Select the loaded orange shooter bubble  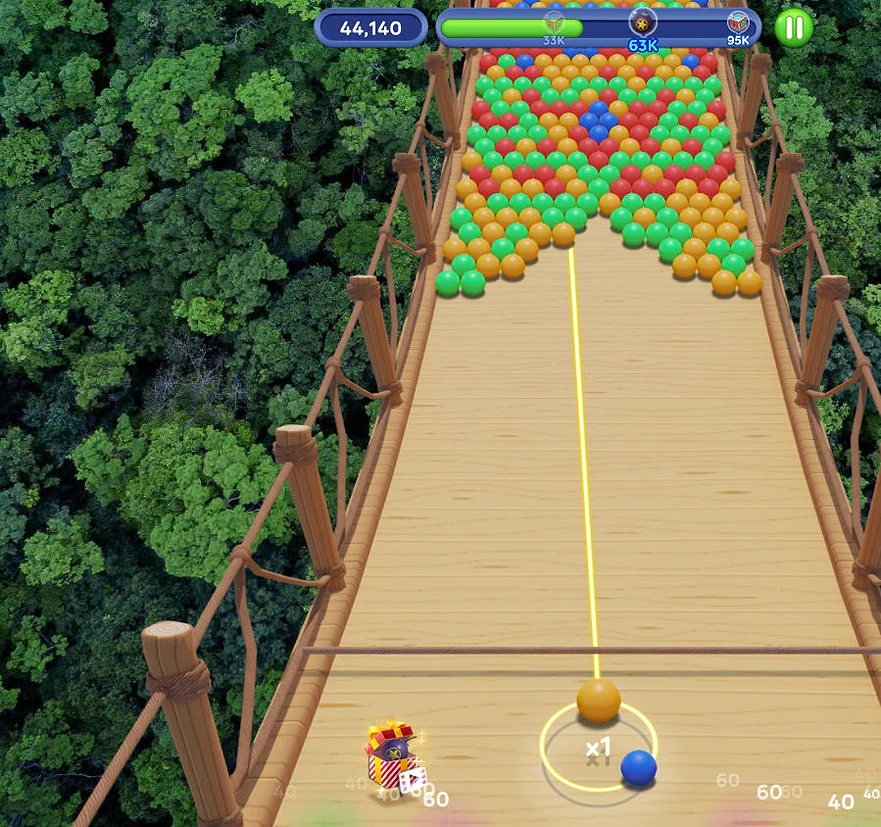tap(598, 701)
